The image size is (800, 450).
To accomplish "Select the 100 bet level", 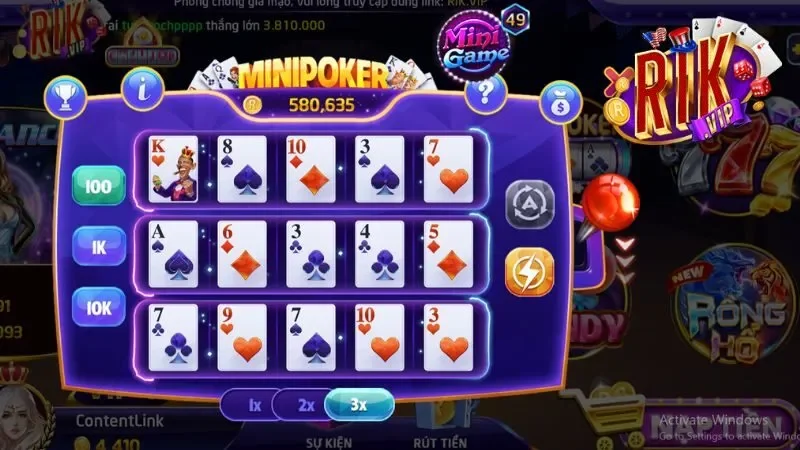I will coord(98,186).
